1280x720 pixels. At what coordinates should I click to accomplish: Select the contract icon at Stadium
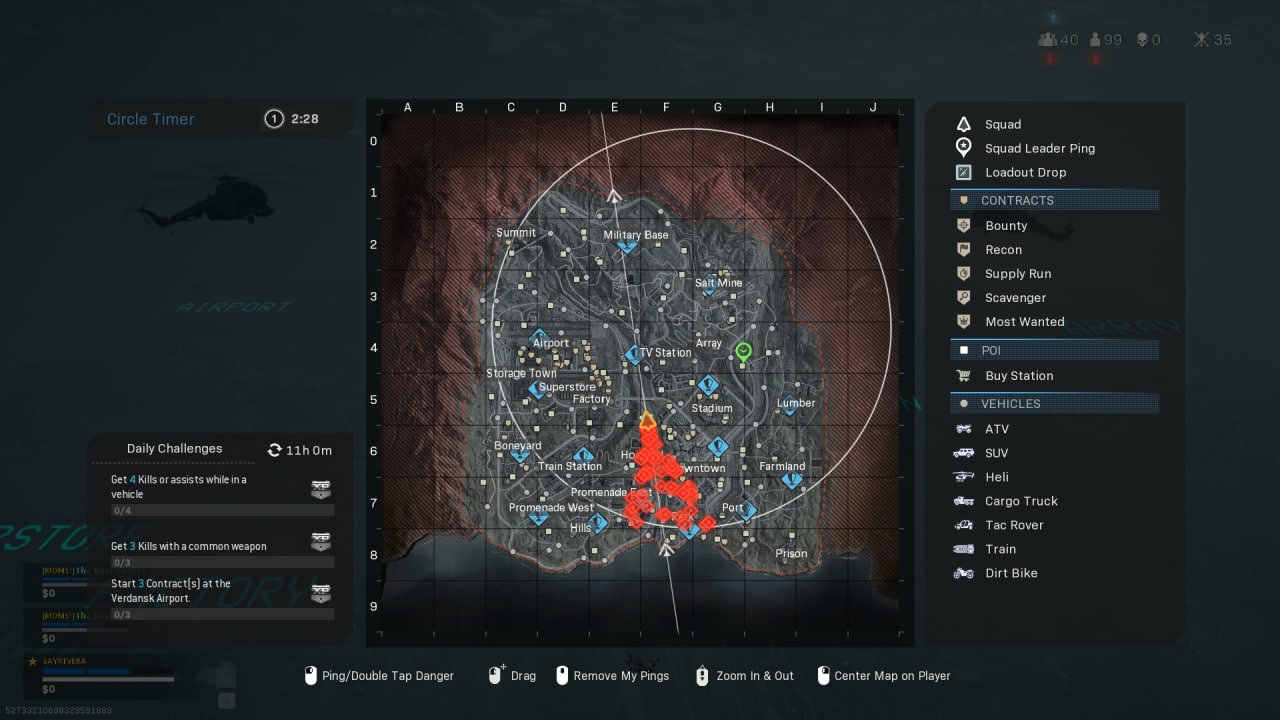(x=708, y=385)
